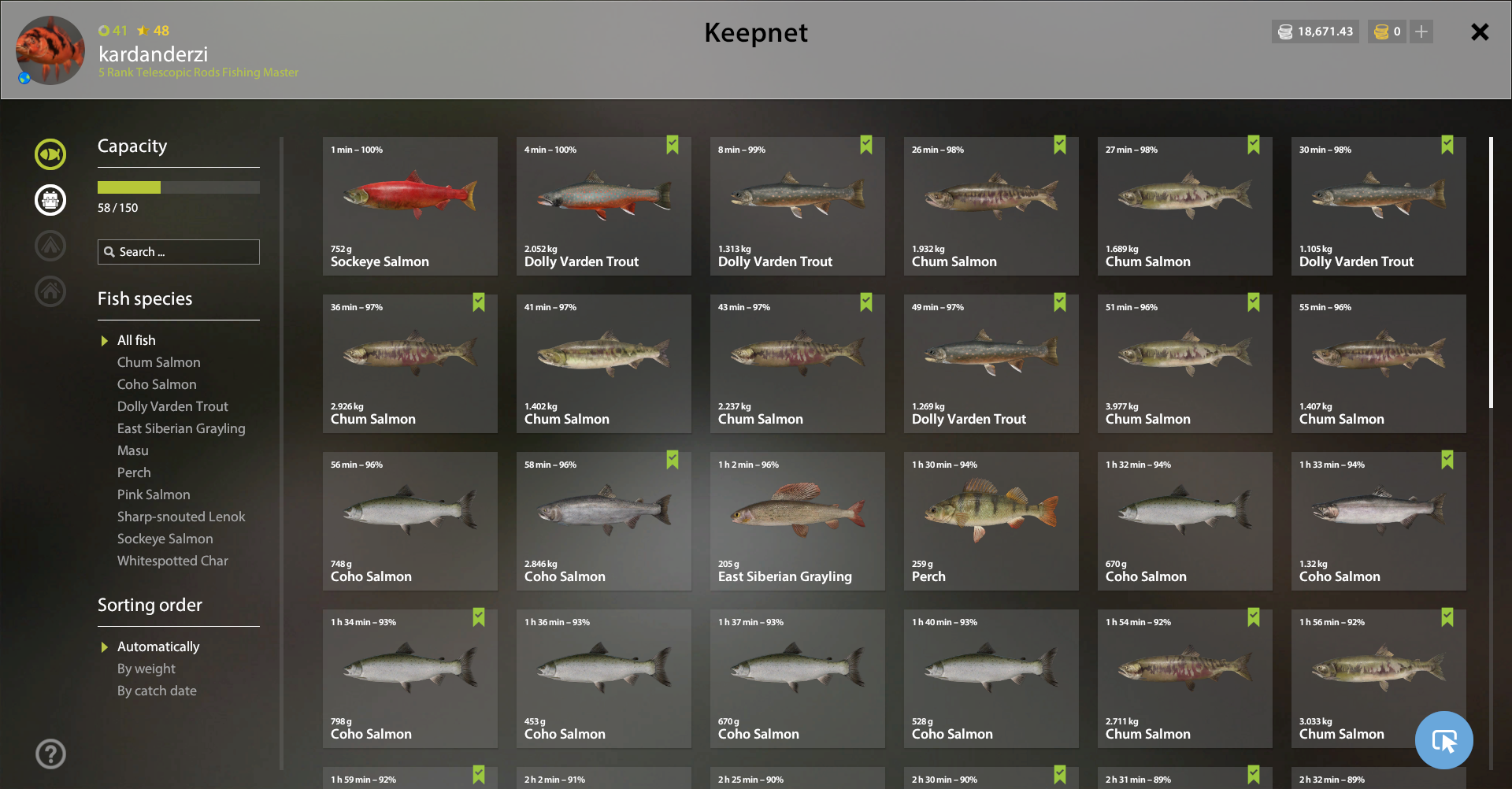
Task: Add gold coins with the plus button
Action: click(1421, 31)
